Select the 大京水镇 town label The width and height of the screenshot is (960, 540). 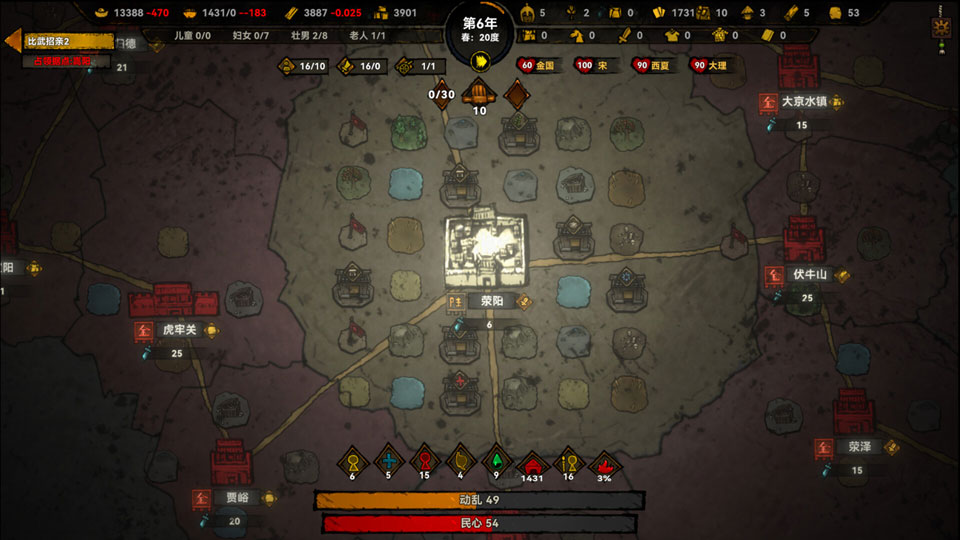point(804,102)
